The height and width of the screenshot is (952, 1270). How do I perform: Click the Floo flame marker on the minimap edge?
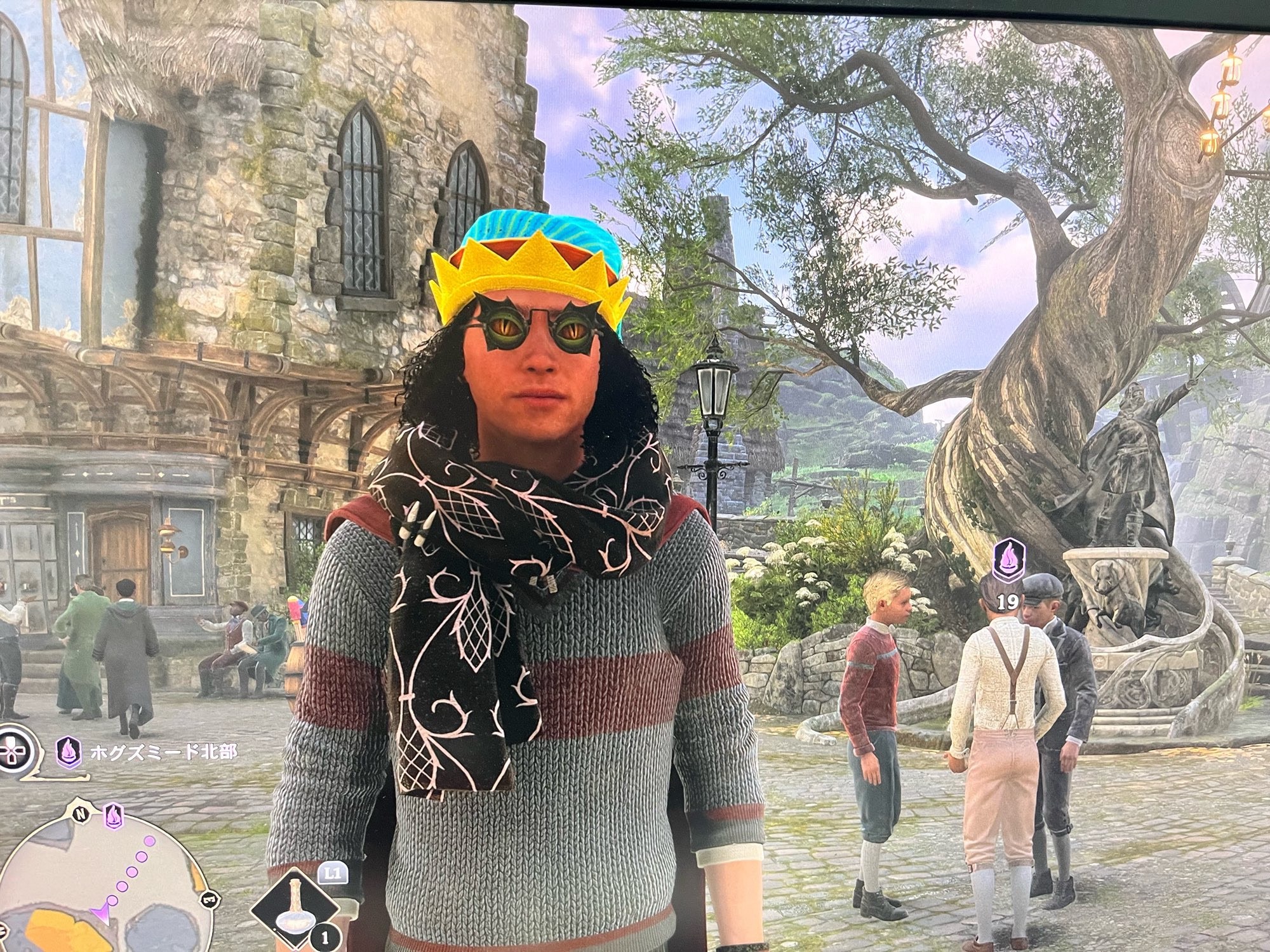[x=113, y=815]
